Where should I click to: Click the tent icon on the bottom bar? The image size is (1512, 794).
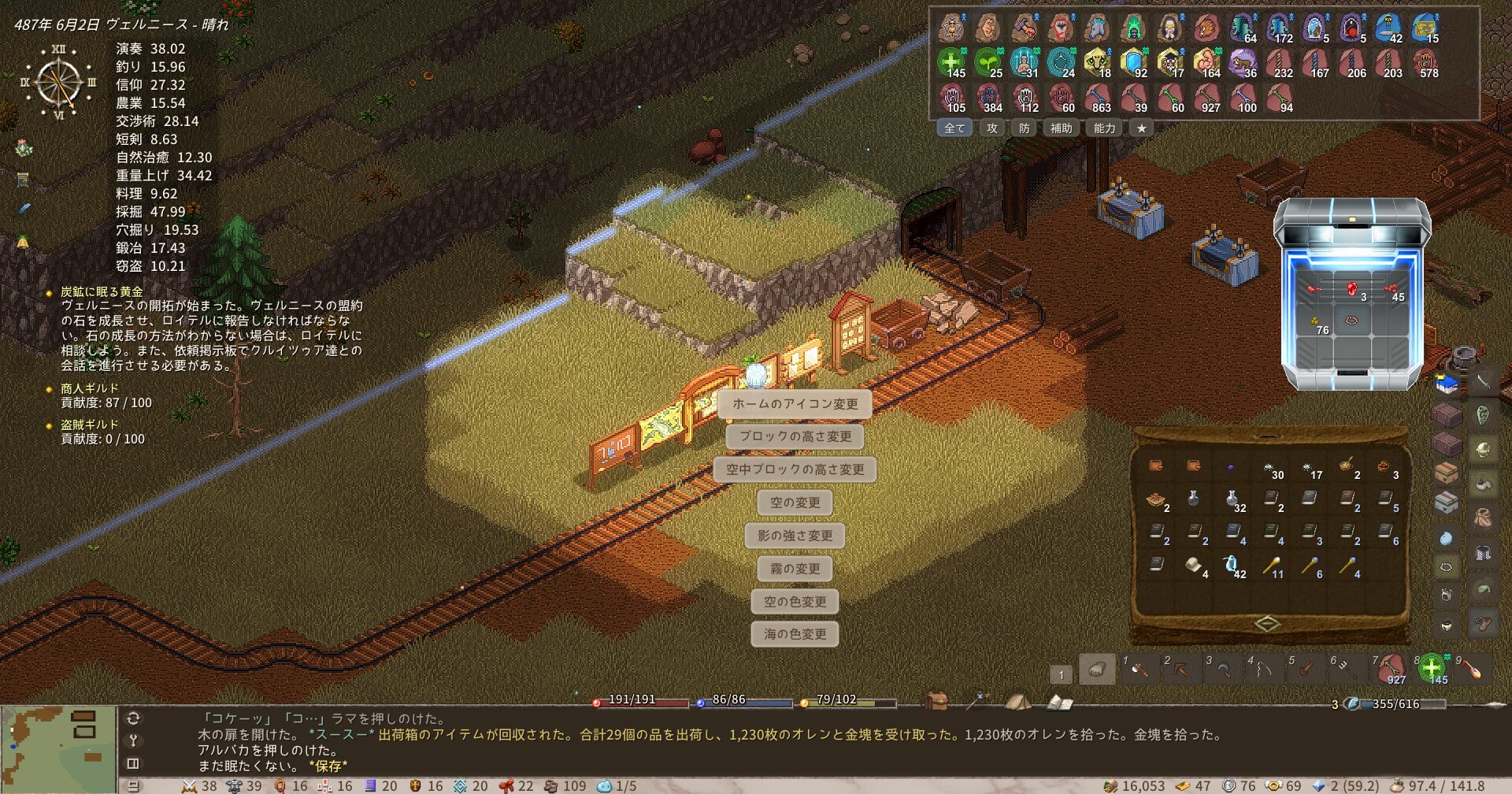1017,701
